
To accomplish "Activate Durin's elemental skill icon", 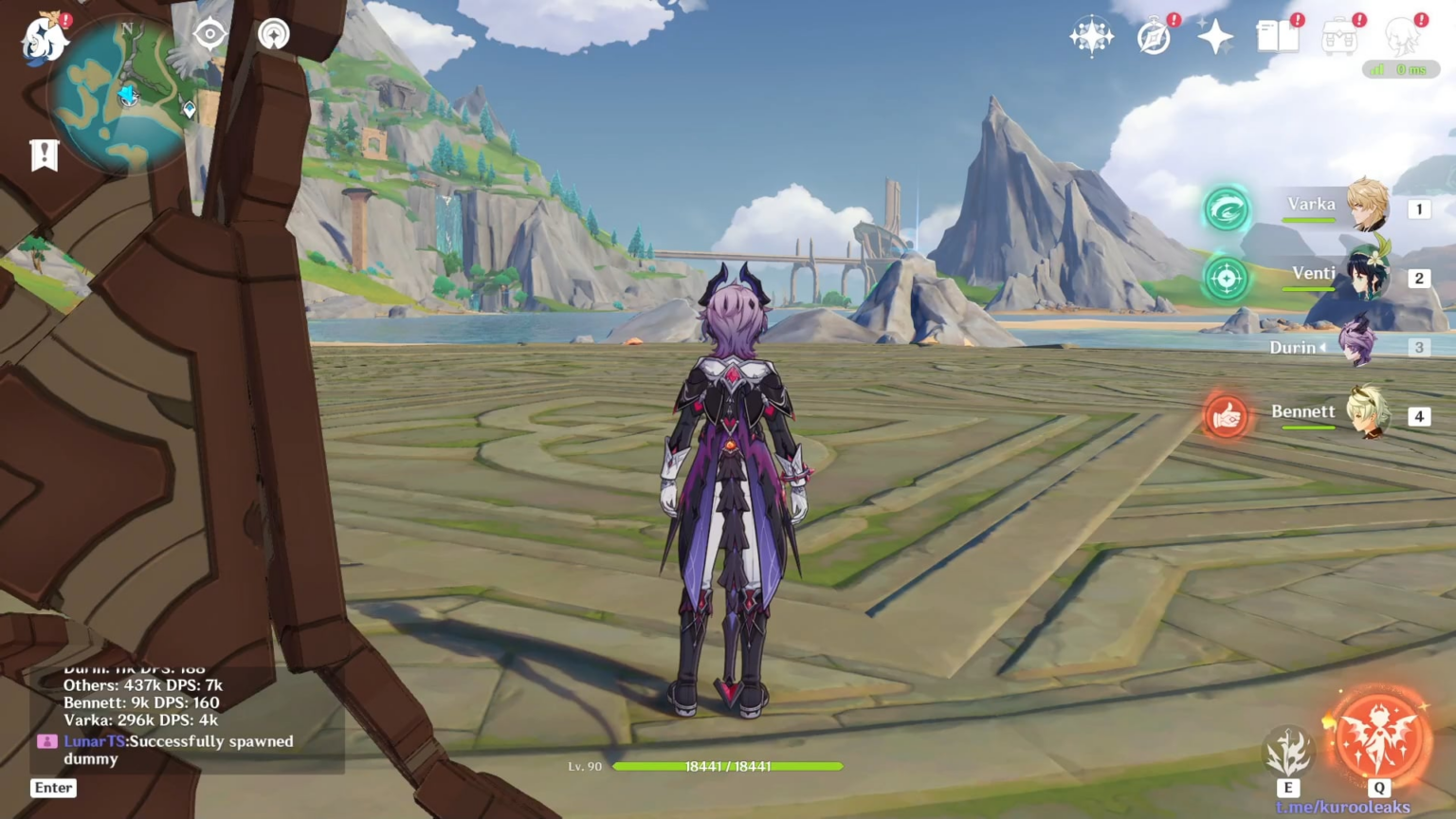I will pos(1288,754).
